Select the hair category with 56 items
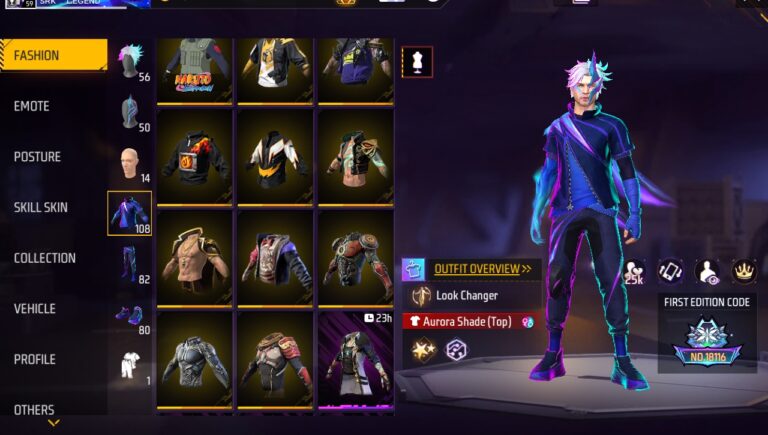The width and height of the screenshot is (768, 435). click(130, 62)
